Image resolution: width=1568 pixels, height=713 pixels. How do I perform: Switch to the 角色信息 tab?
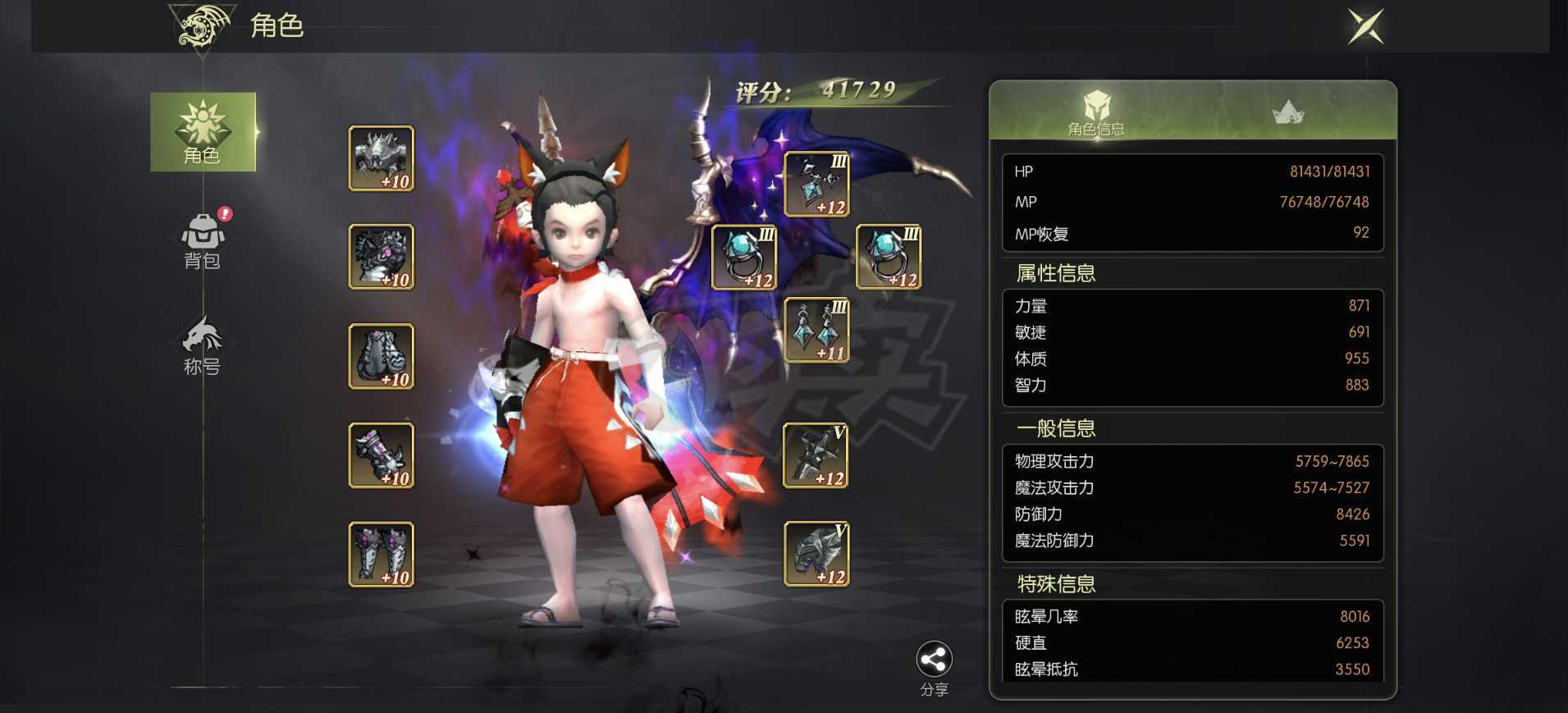coord(1097,115)
